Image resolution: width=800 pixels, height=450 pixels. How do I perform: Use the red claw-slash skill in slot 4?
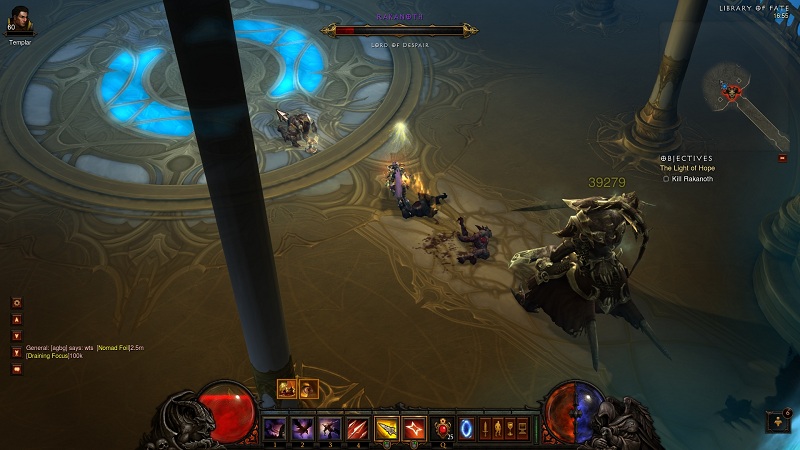[x=357, y=428]
